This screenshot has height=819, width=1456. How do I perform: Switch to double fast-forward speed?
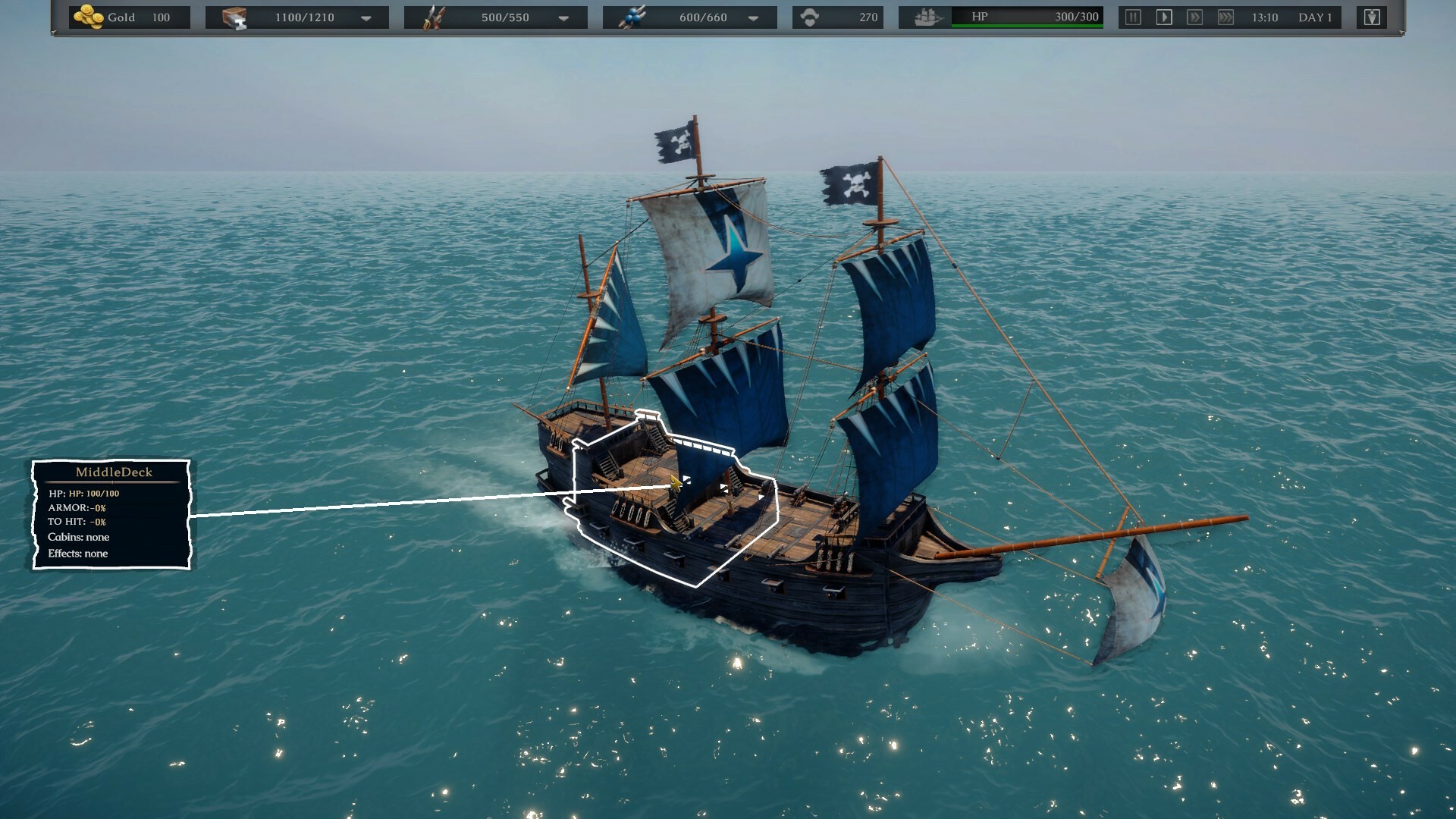(1194, 17)
